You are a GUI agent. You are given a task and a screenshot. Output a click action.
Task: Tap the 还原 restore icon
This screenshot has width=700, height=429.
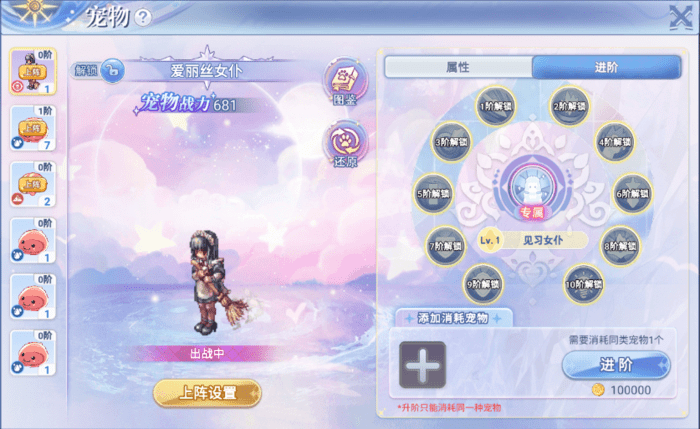[343, 143]
